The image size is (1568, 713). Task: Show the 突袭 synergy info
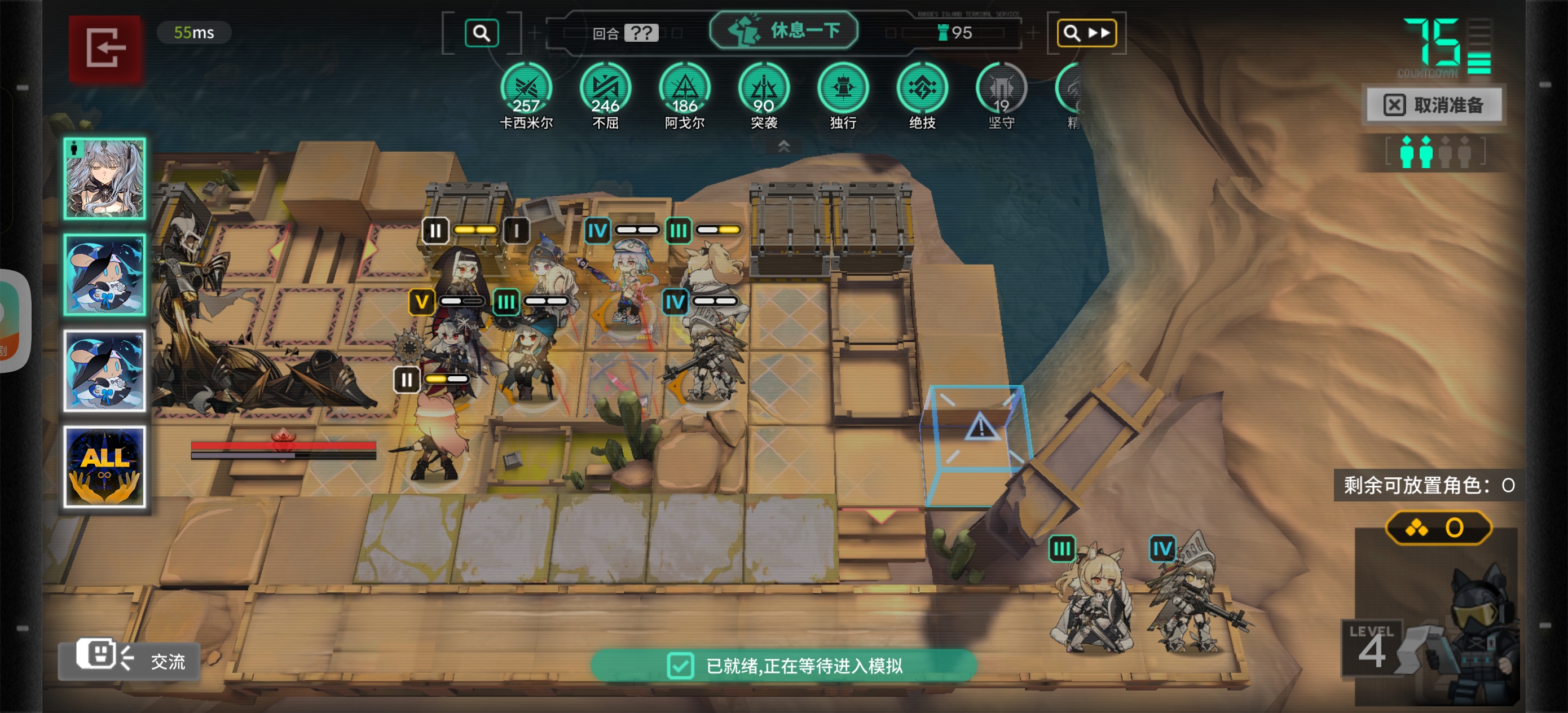click(x=763, y=89)
